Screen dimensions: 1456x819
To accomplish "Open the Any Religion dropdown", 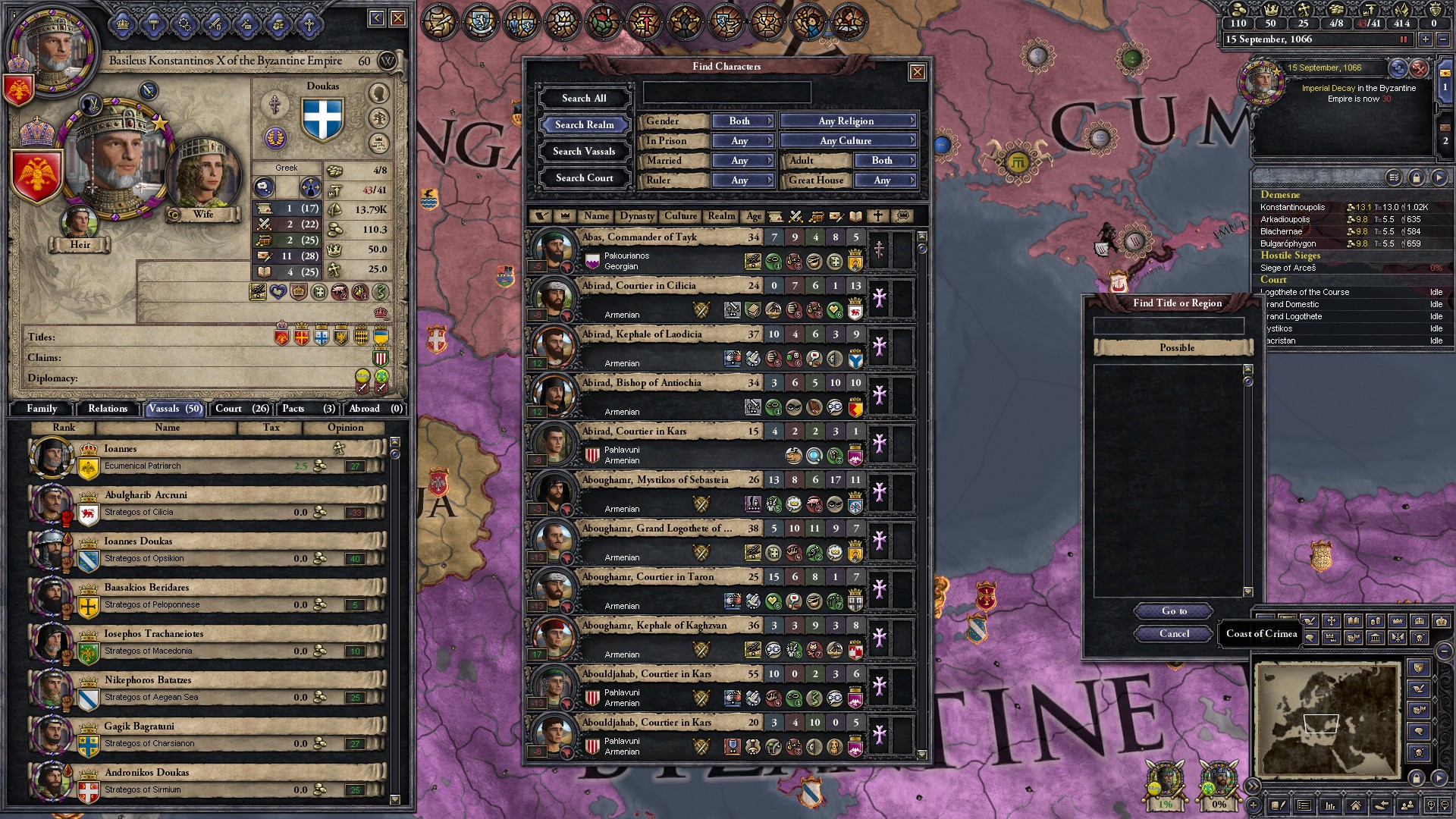I will tap(849, 121).
